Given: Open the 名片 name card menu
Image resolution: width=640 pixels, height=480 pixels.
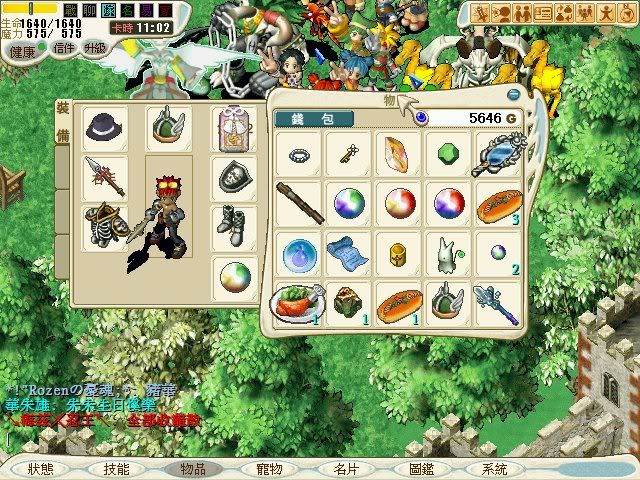Looking at the screenshot, I should [345, 468].
